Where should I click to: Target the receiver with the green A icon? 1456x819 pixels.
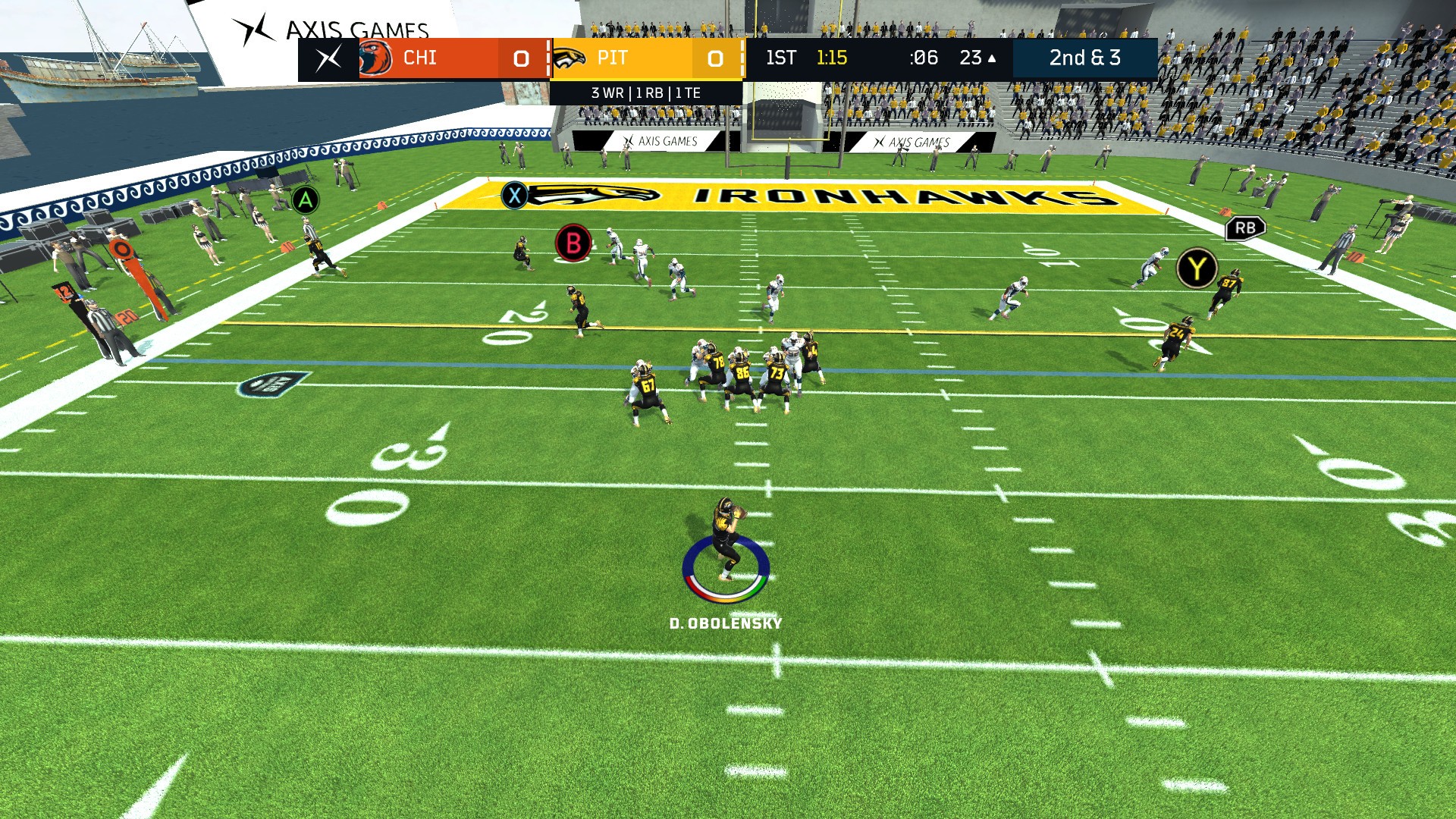[305, 200]
